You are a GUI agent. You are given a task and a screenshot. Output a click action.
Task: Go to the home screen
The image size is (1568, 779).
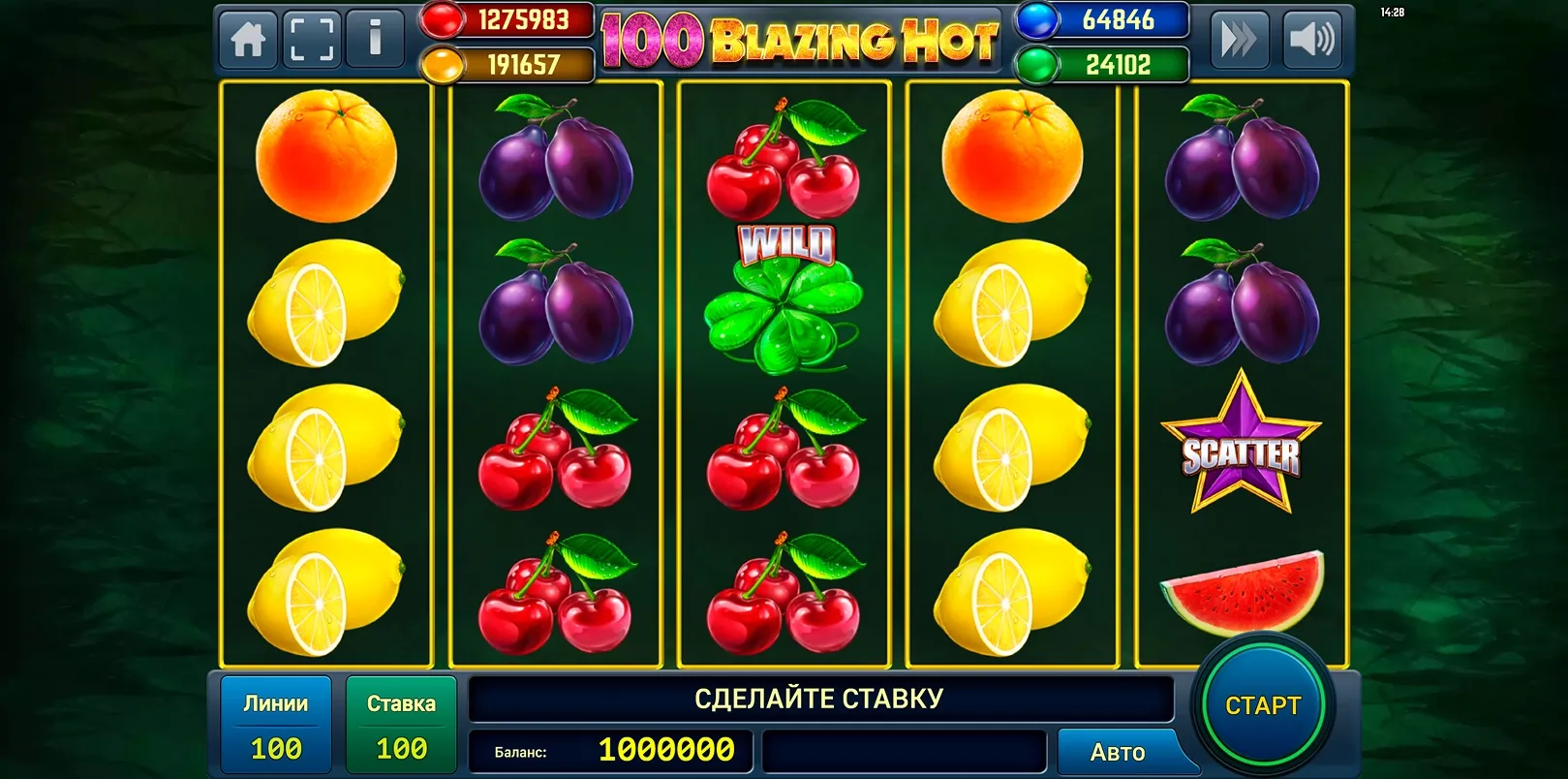click(x=249, y=41)
